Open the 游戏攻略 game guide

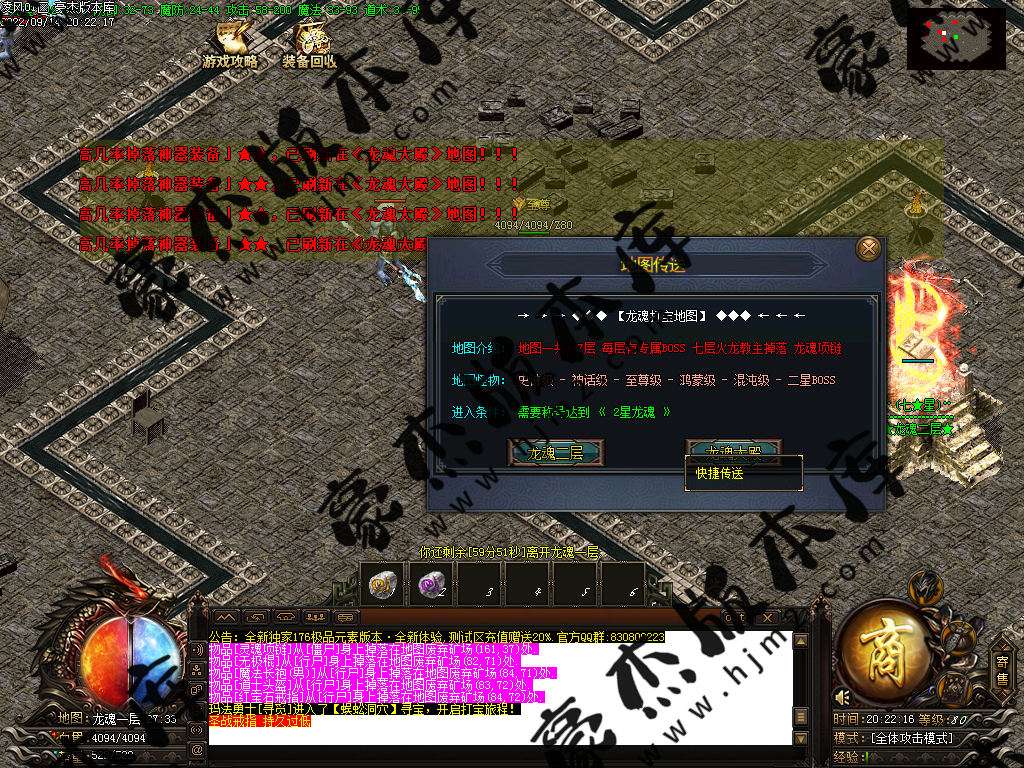point(230,47)
